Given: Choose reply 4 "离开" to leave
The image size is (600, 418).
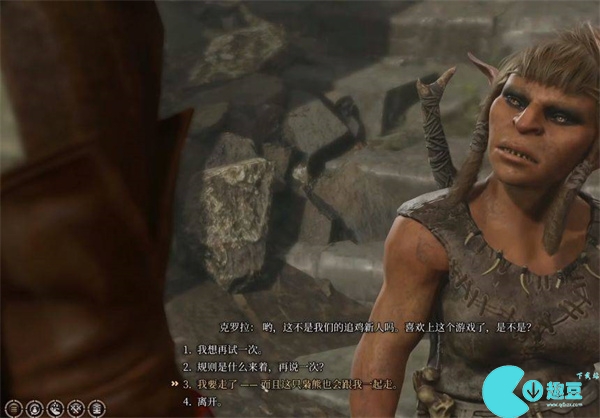Looking at the screenshot, I should 207,400.
